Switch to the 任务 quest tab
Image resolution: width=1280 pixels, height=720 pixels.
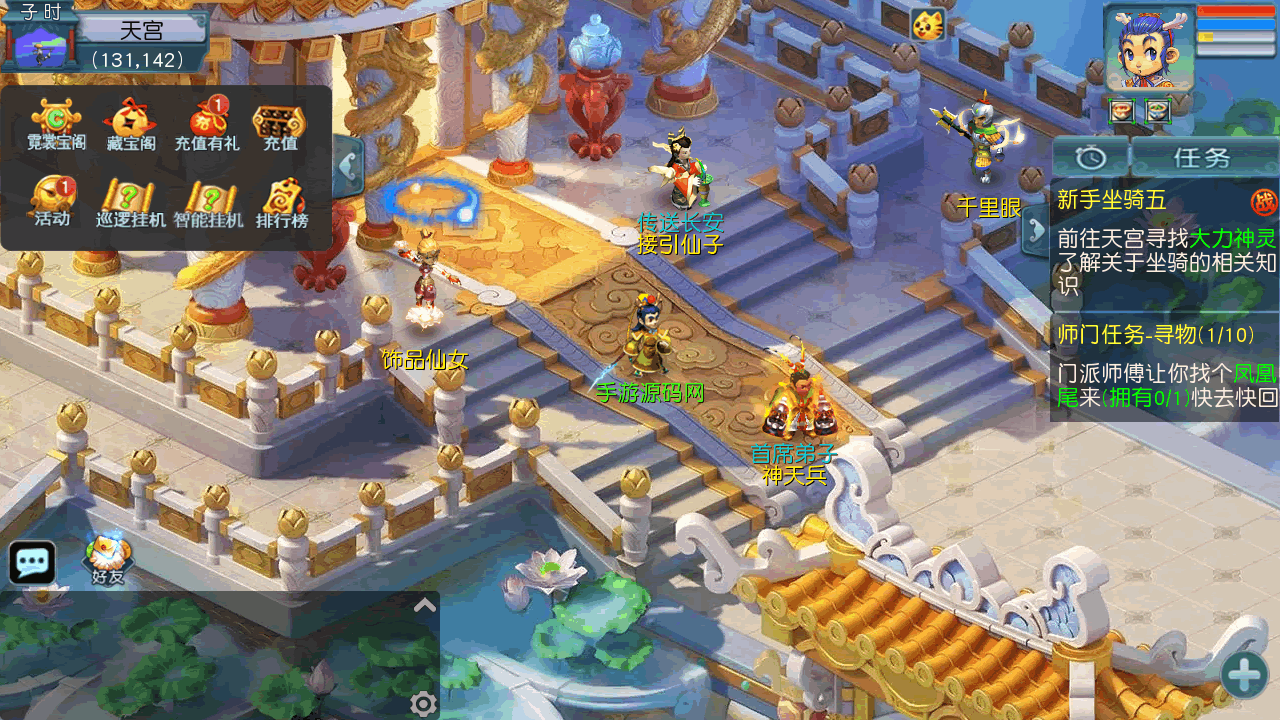coord(1203,157)
